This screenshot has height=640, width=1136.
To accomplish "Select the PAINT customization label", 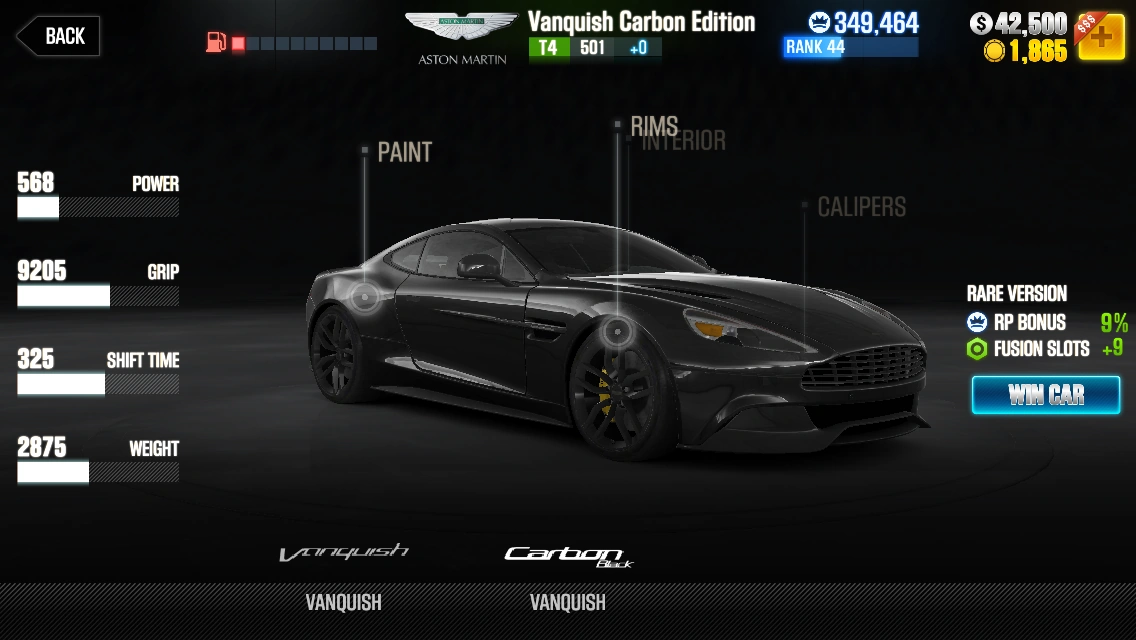I will [x=404, y=152].
